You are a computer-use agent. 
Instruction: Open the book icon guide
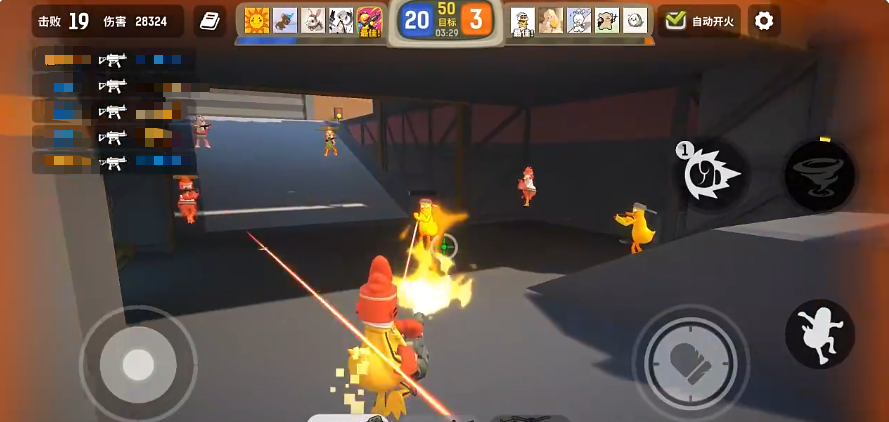[x=209, y=21]
